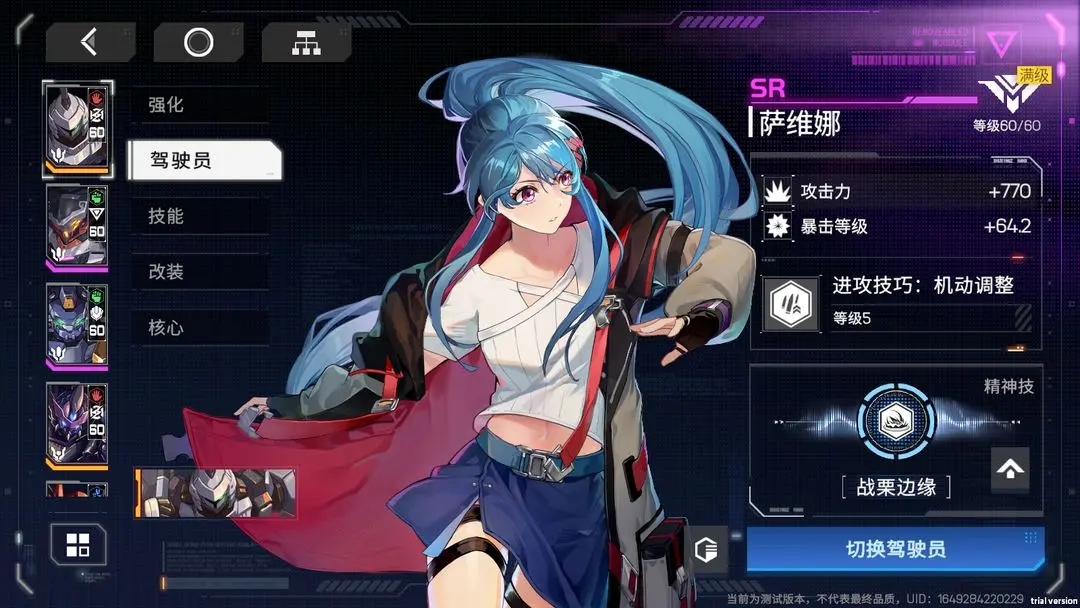
Task: Open the hierarchy tree button
Action: pyautogui.click(x=306, y=42)
